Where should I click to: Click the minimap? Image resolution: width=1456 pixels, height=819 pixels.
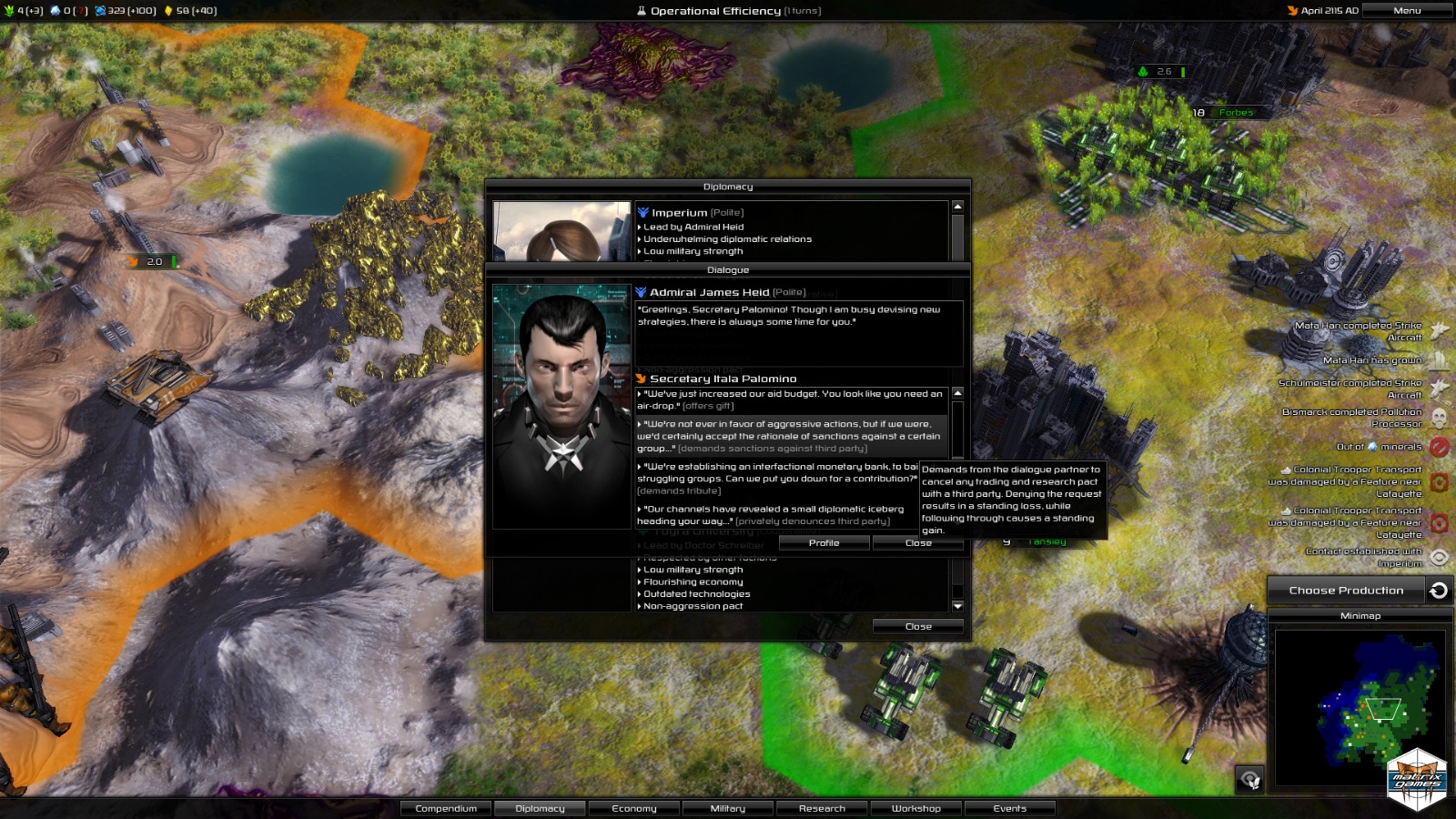(1360, 707)
